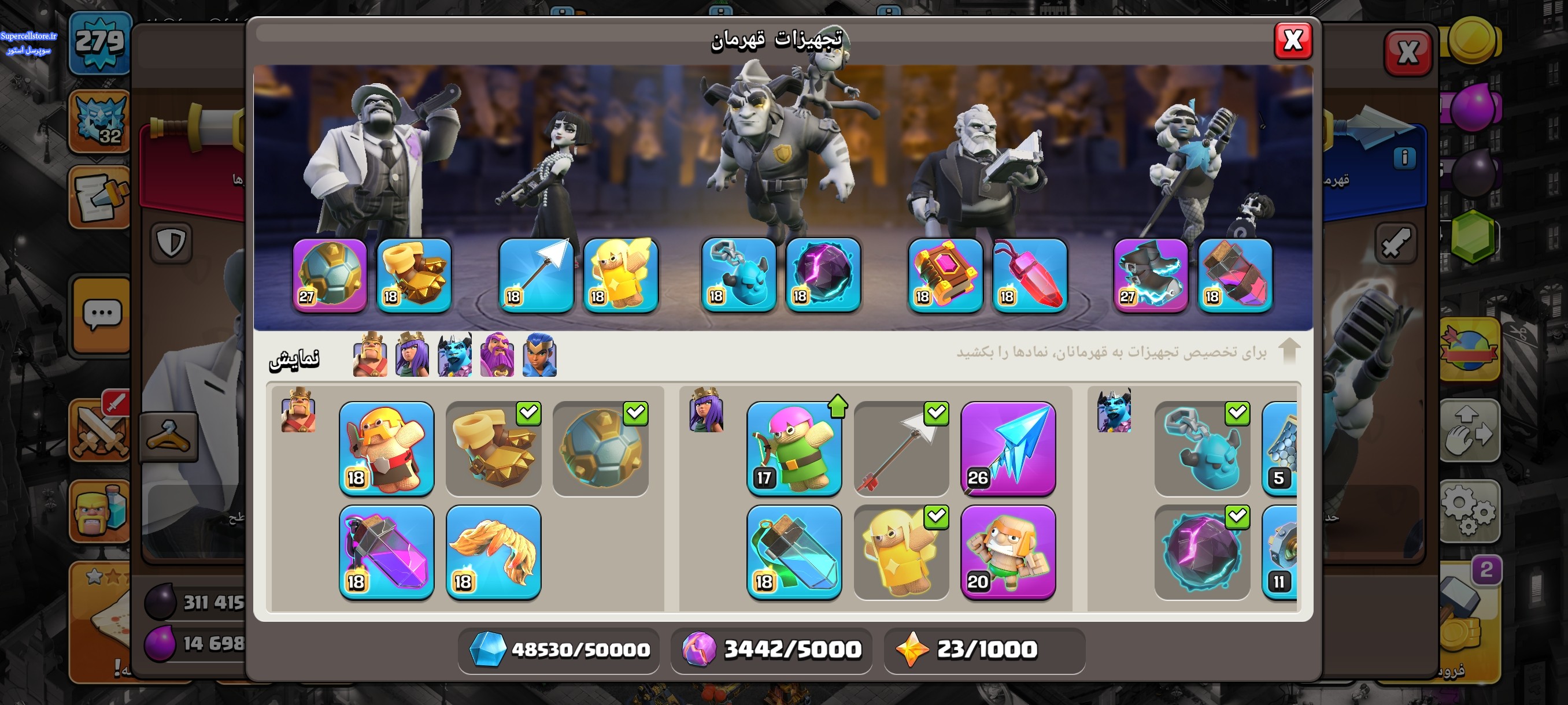Close the hero equipment window
This screenshot has width=1568, height=705.
pyautogui.click(x=1292, y=42)
